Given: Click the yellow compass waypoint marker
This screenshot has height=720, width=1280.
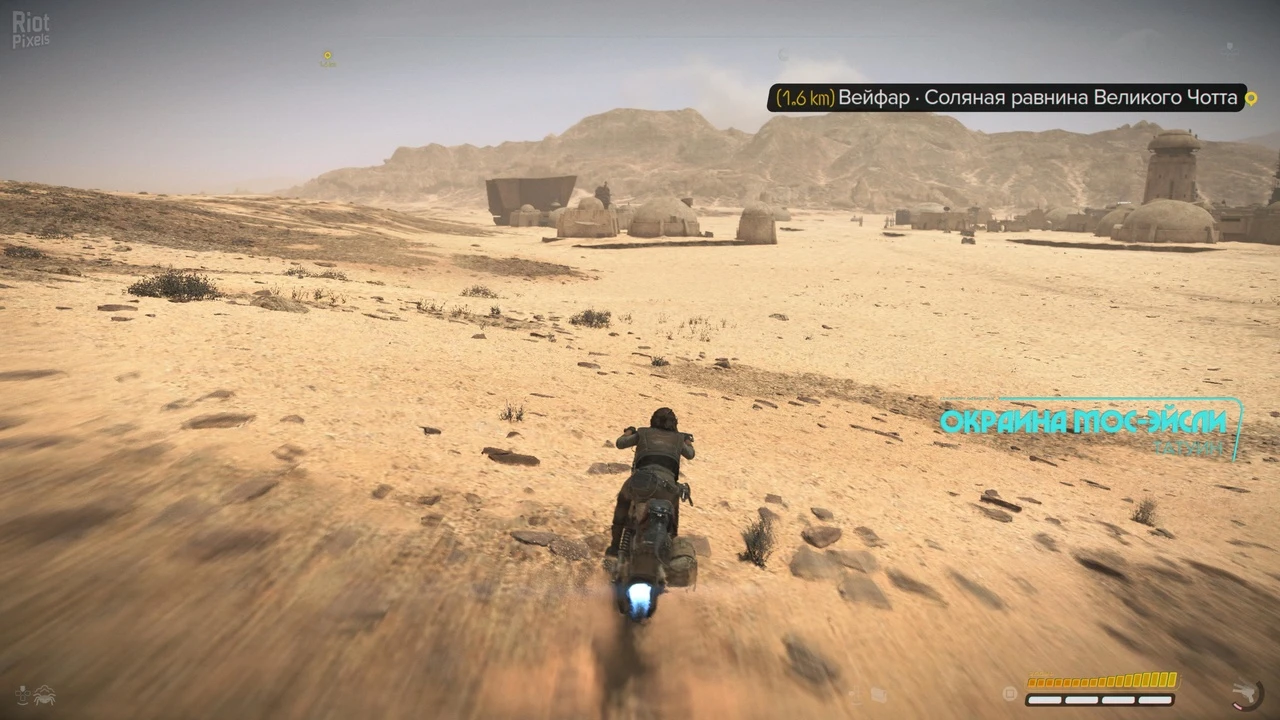Looking at the screenshot, I should tap(327, 57).
